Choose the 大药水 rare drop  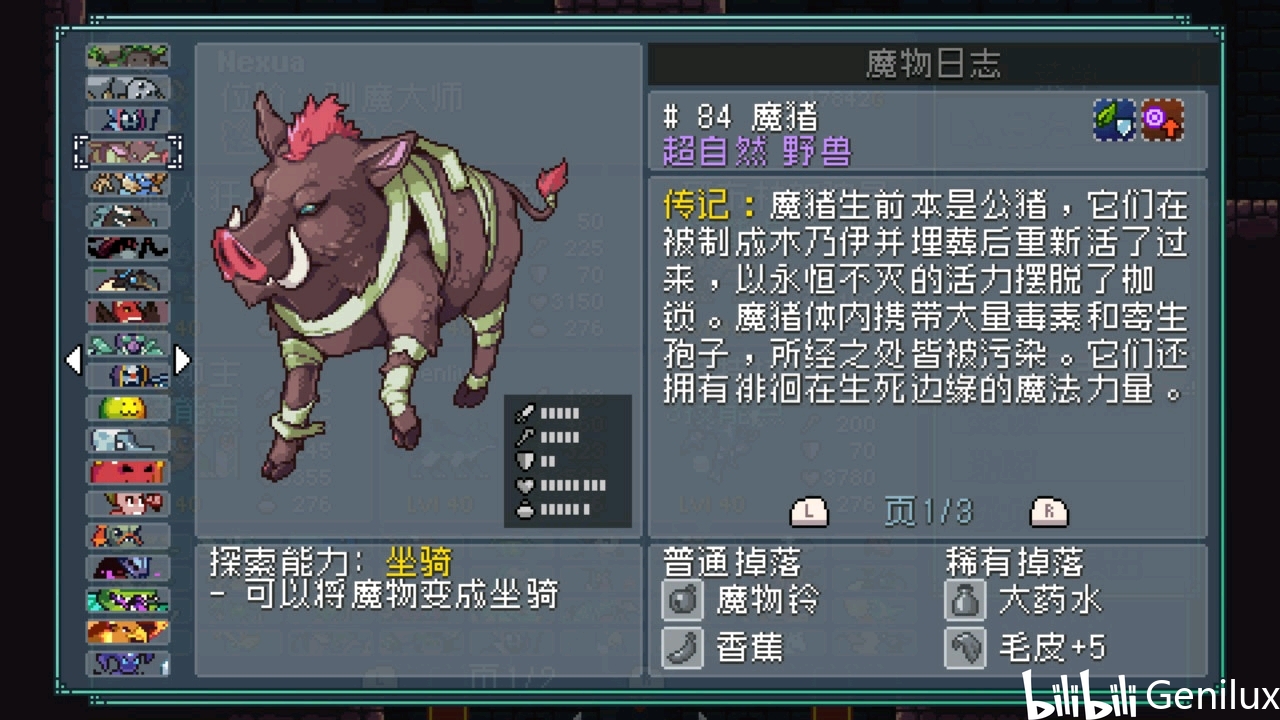click(x=1025, y=600)
